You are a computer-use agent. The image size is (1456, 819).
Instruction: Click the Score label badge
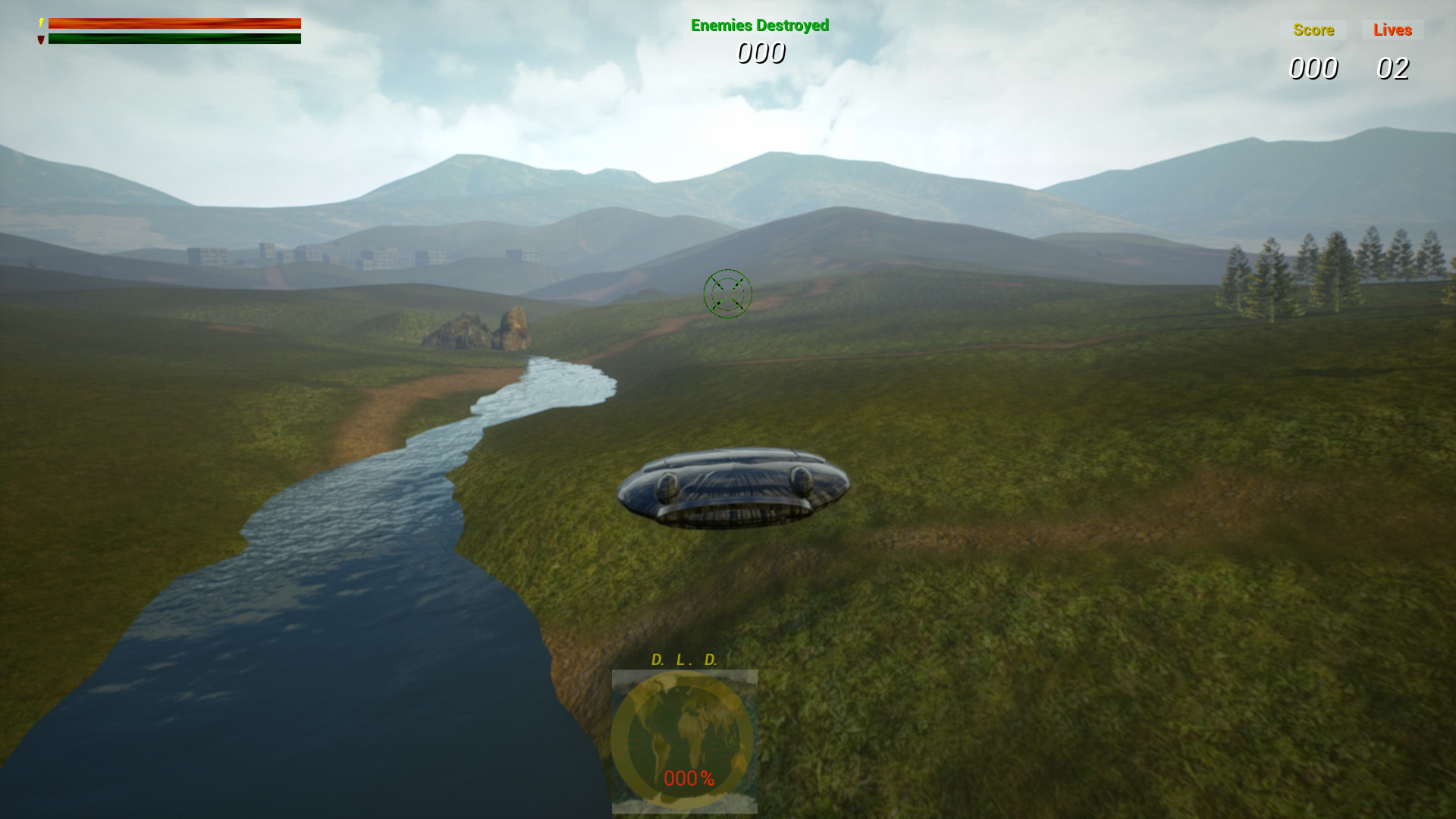coord(1313,30)
